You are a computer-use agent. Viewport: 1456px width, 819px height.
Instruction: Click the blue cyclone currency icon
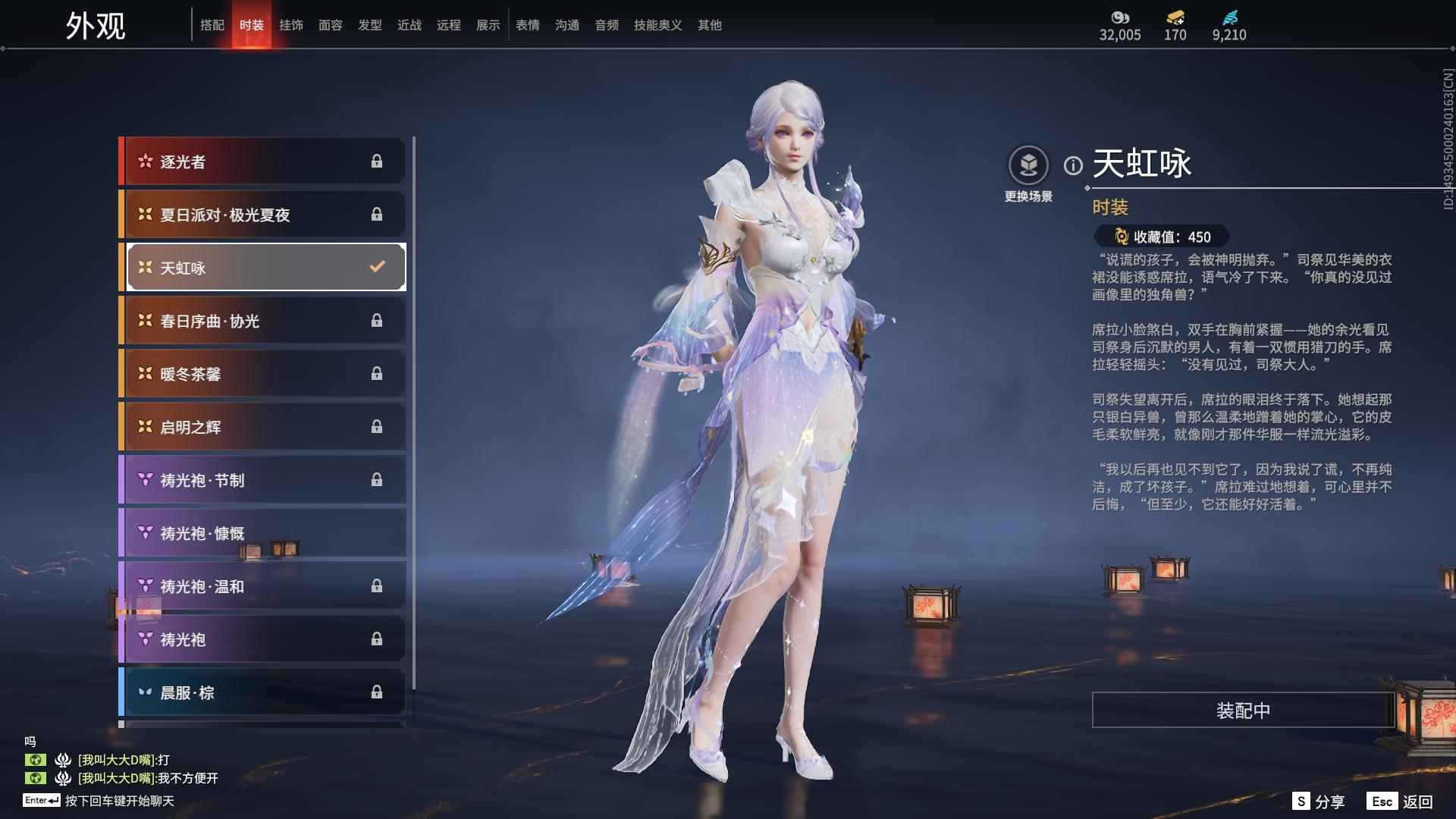click(1231, 17)
